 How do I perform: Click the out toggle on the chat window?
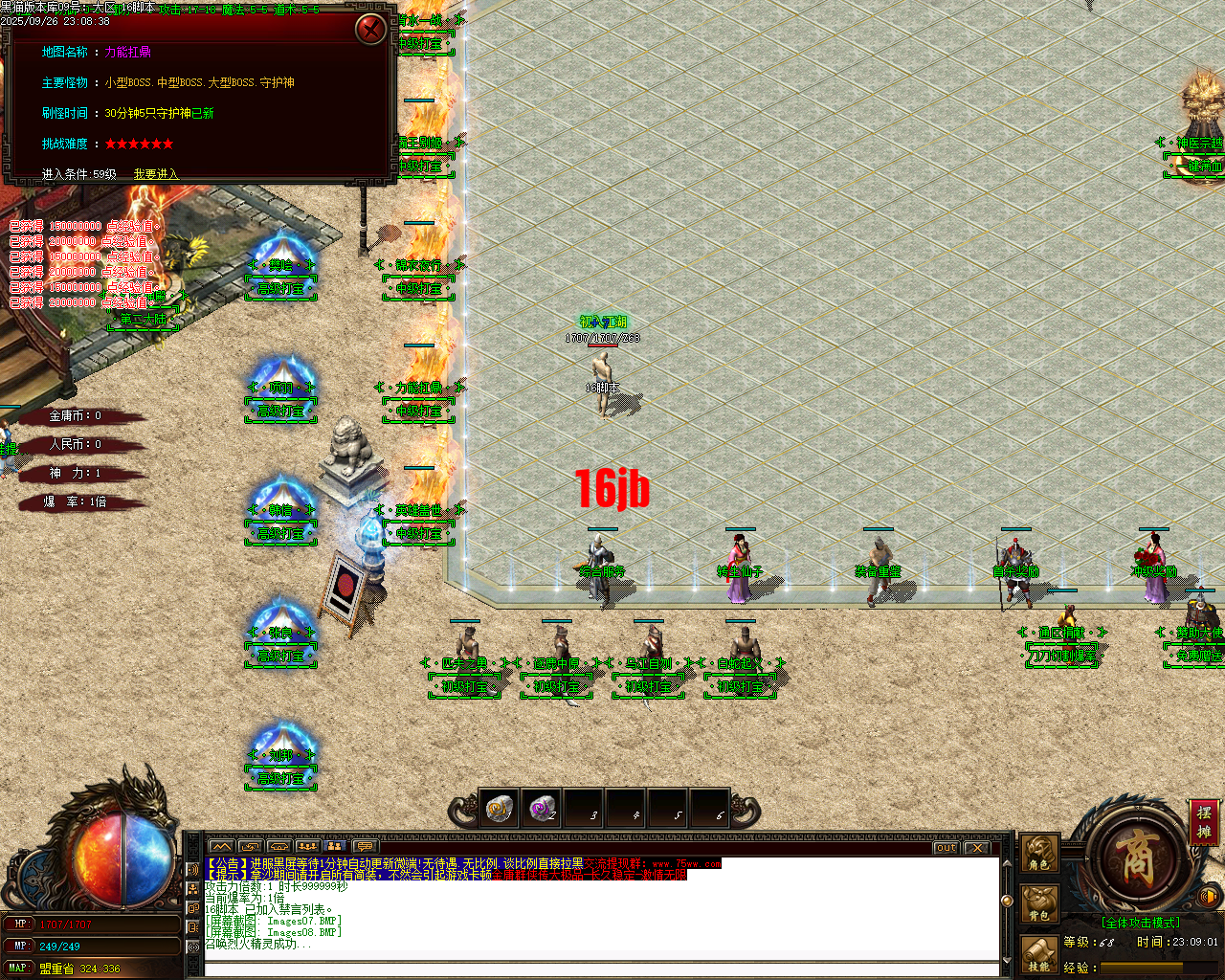pyautogui.click(x=944, y=847)
